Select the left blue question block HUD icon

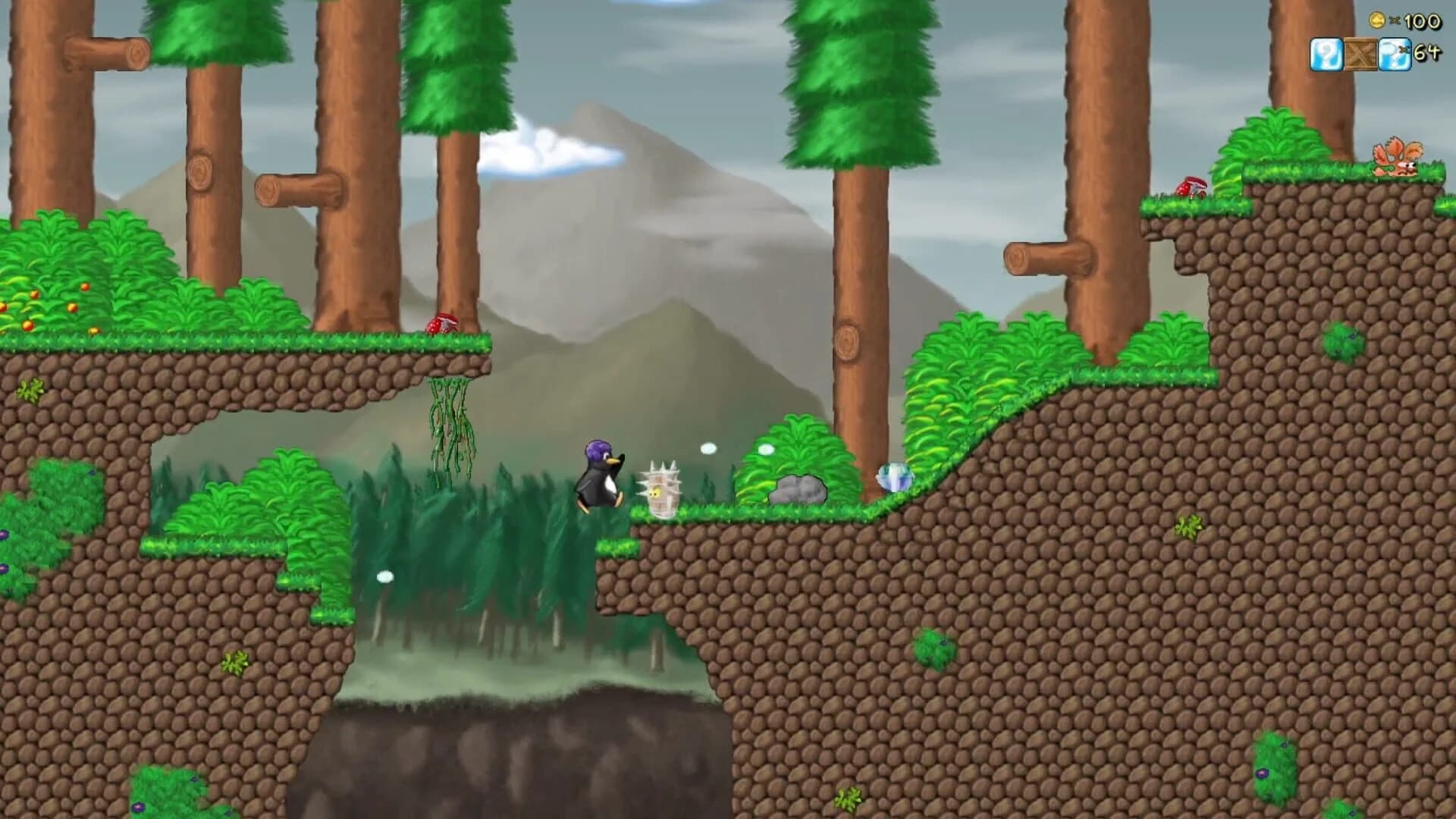pos(1326,54)
